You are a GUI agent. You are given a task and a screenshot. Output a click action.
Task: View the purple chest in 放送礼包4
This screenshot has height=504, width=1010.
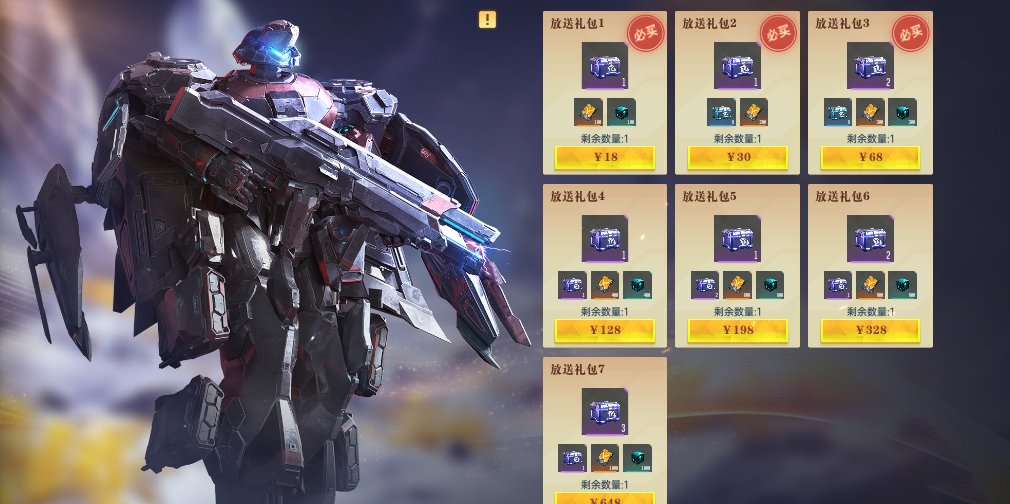pyautogui.click(x=605, y=239)
